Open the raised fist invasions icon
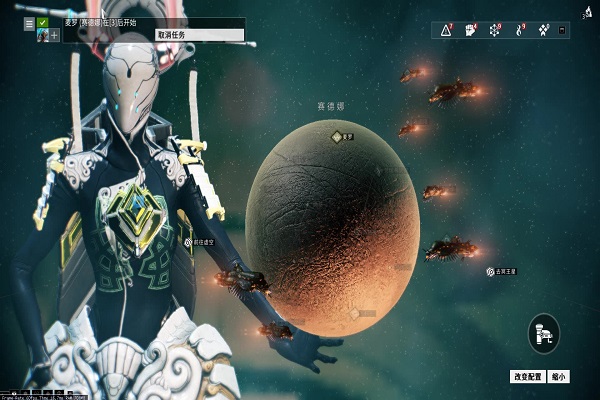Viewport: 600px width, 400px height. point(471,31)
